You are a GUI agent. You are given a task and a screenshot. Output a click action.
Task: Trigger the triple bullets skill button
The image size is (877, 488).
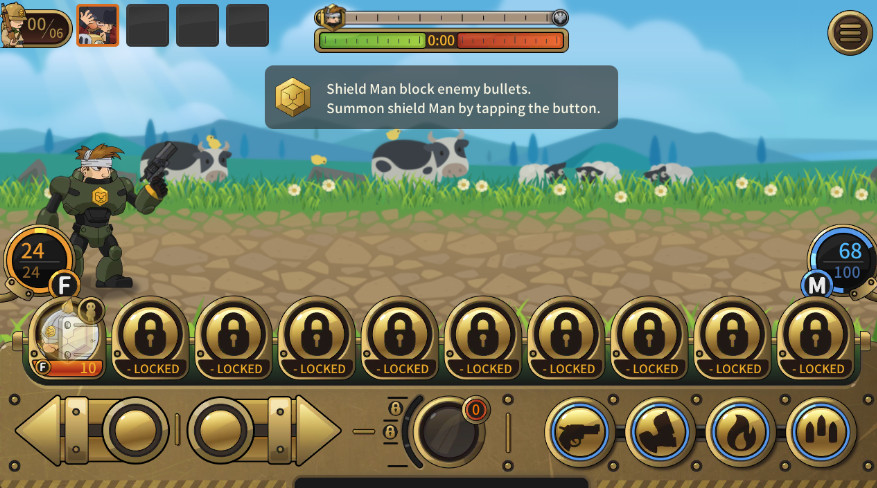click(821, 432)
